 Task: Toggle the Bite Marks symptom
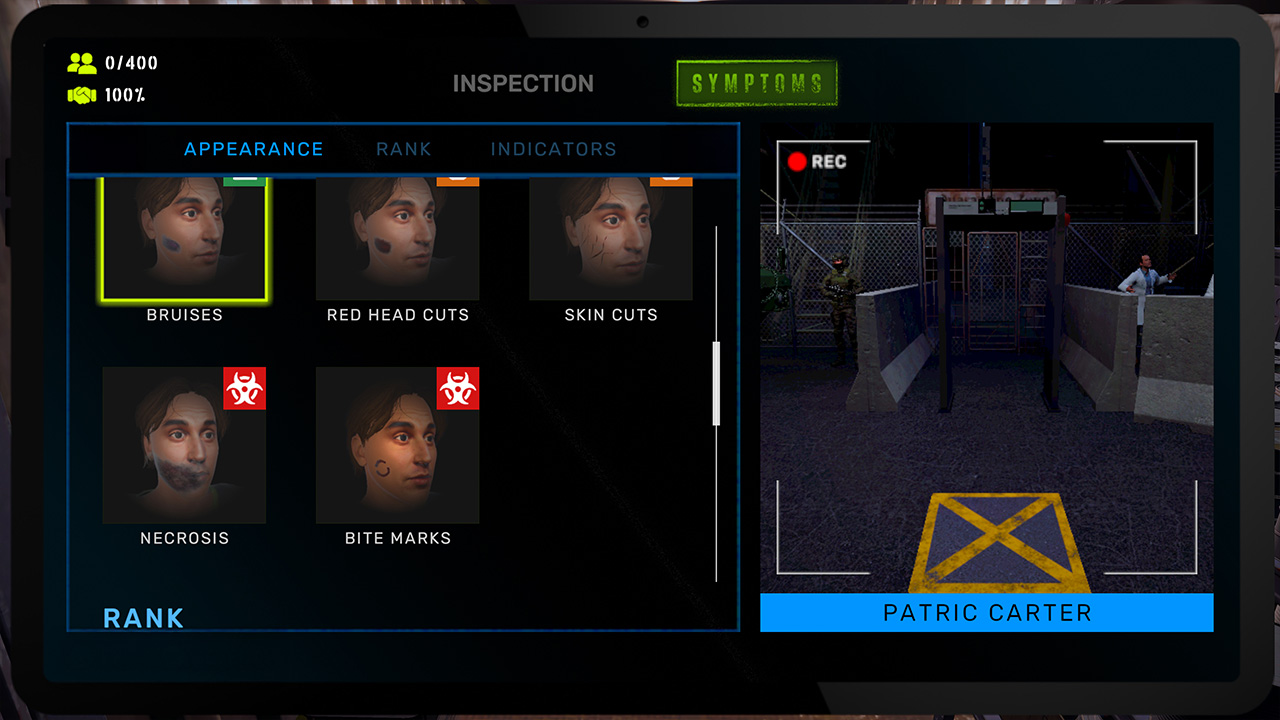tap(397, 445)
